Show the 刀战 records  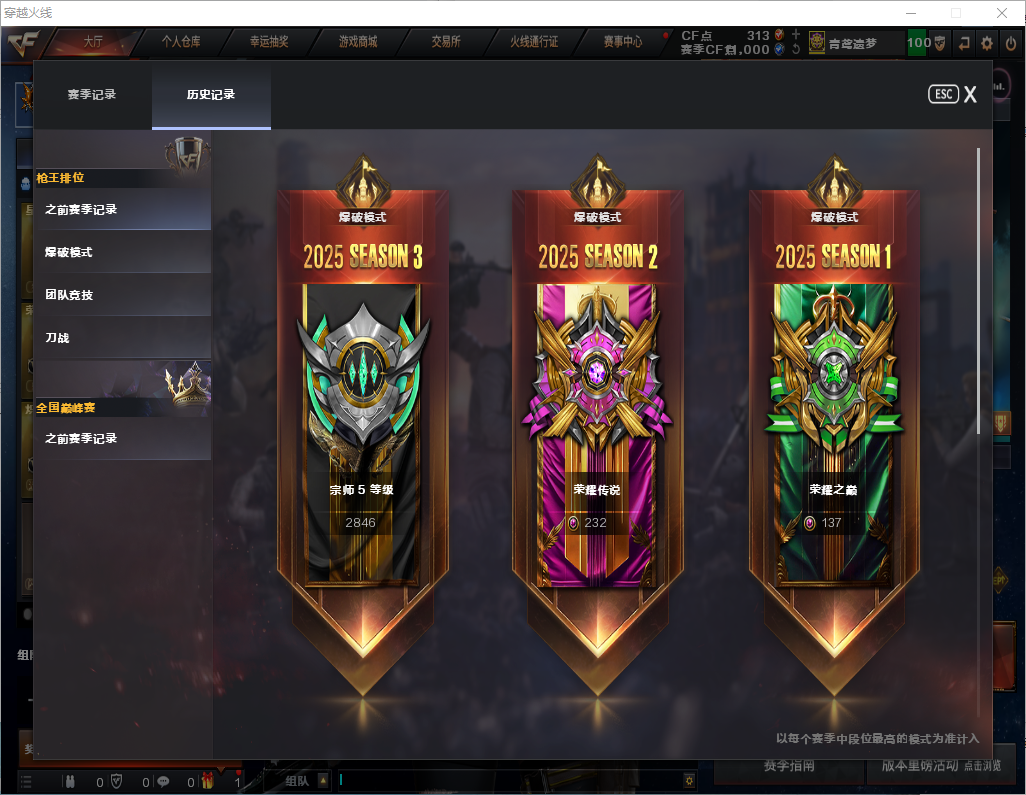pos(122,339)
